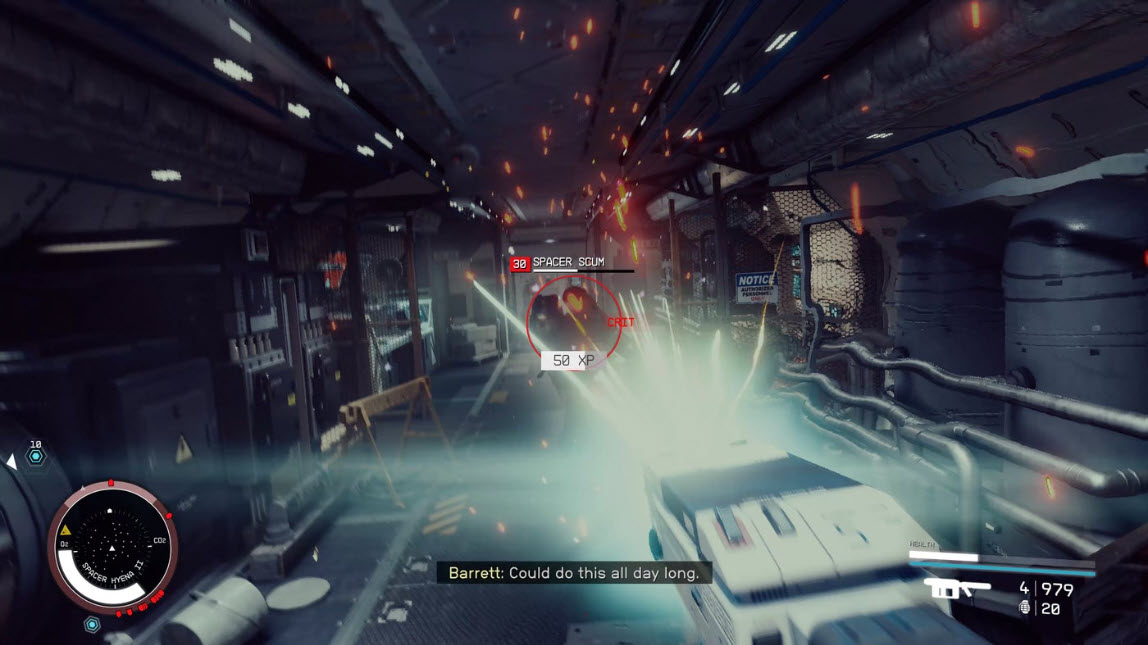This screenshot has height=645, width=1148.
Task: Click the yellow warning triangle on the compass
Action: tap(65, 529)
